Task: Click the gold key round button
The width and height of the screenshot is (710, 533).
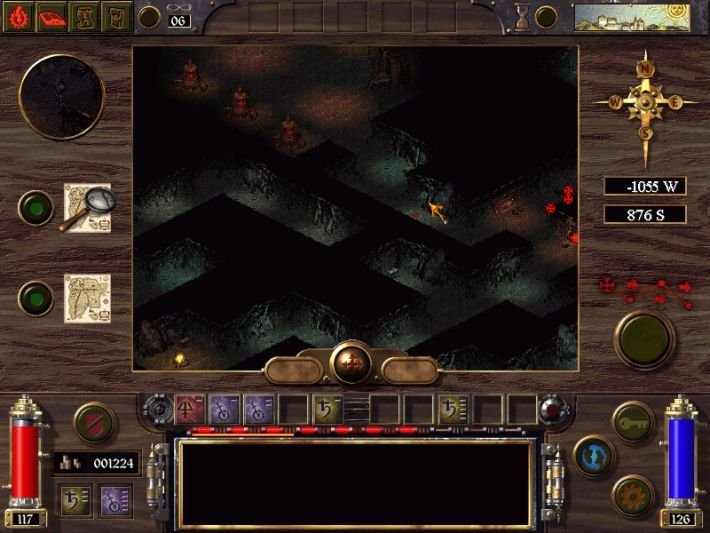Action: click(x=632, y=421)
